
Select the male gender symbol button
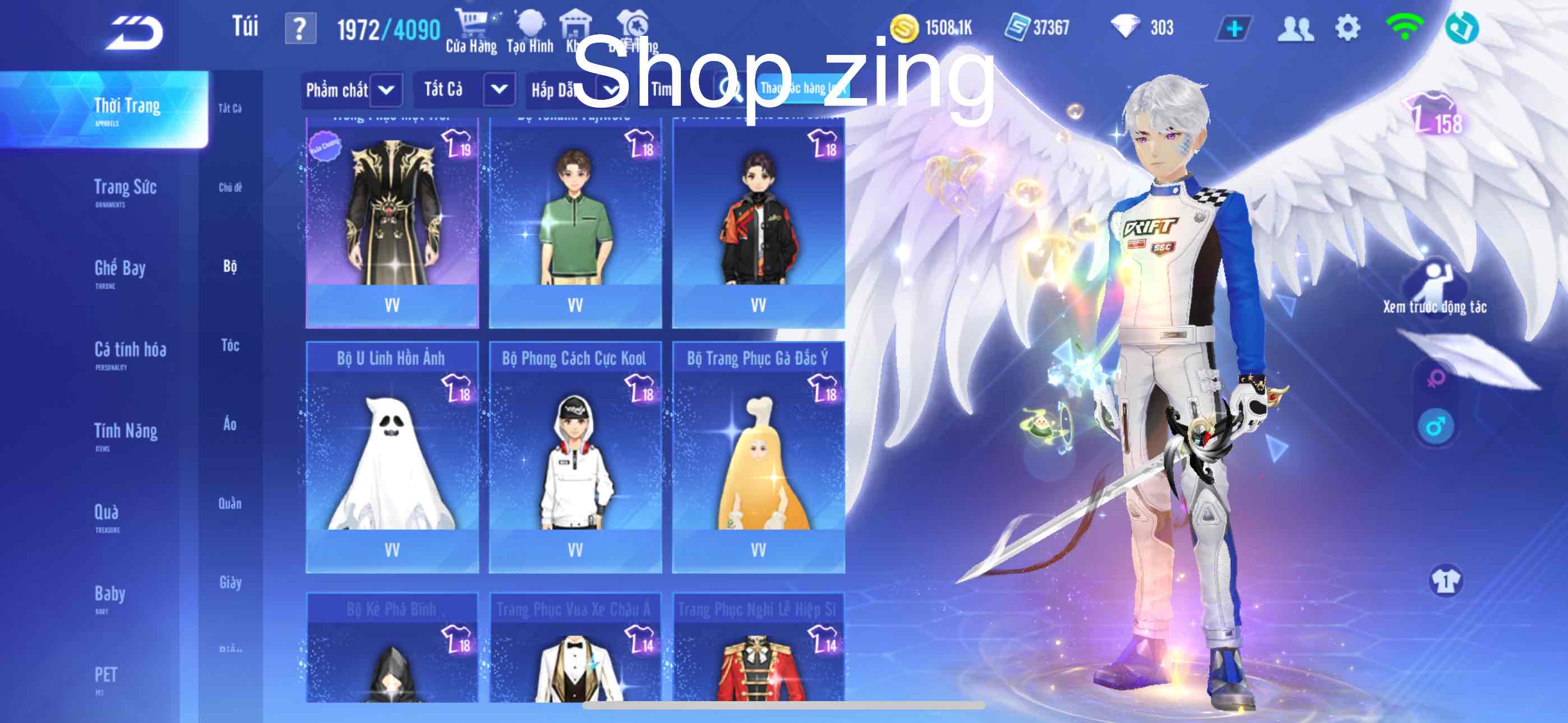click(x=1435, y=427)
